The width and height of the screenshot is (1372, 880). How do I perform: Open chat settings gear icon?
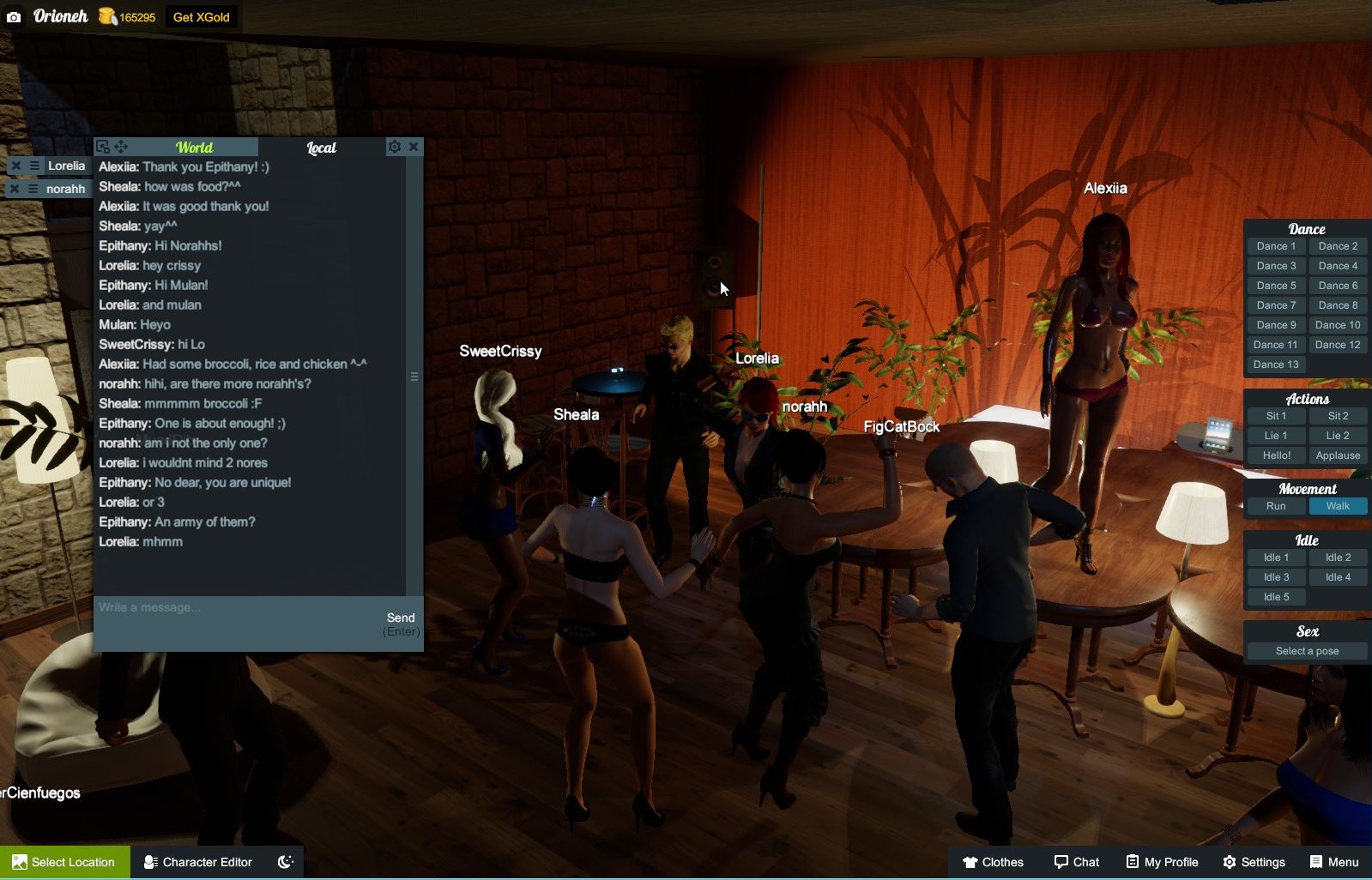coord(394,147)
